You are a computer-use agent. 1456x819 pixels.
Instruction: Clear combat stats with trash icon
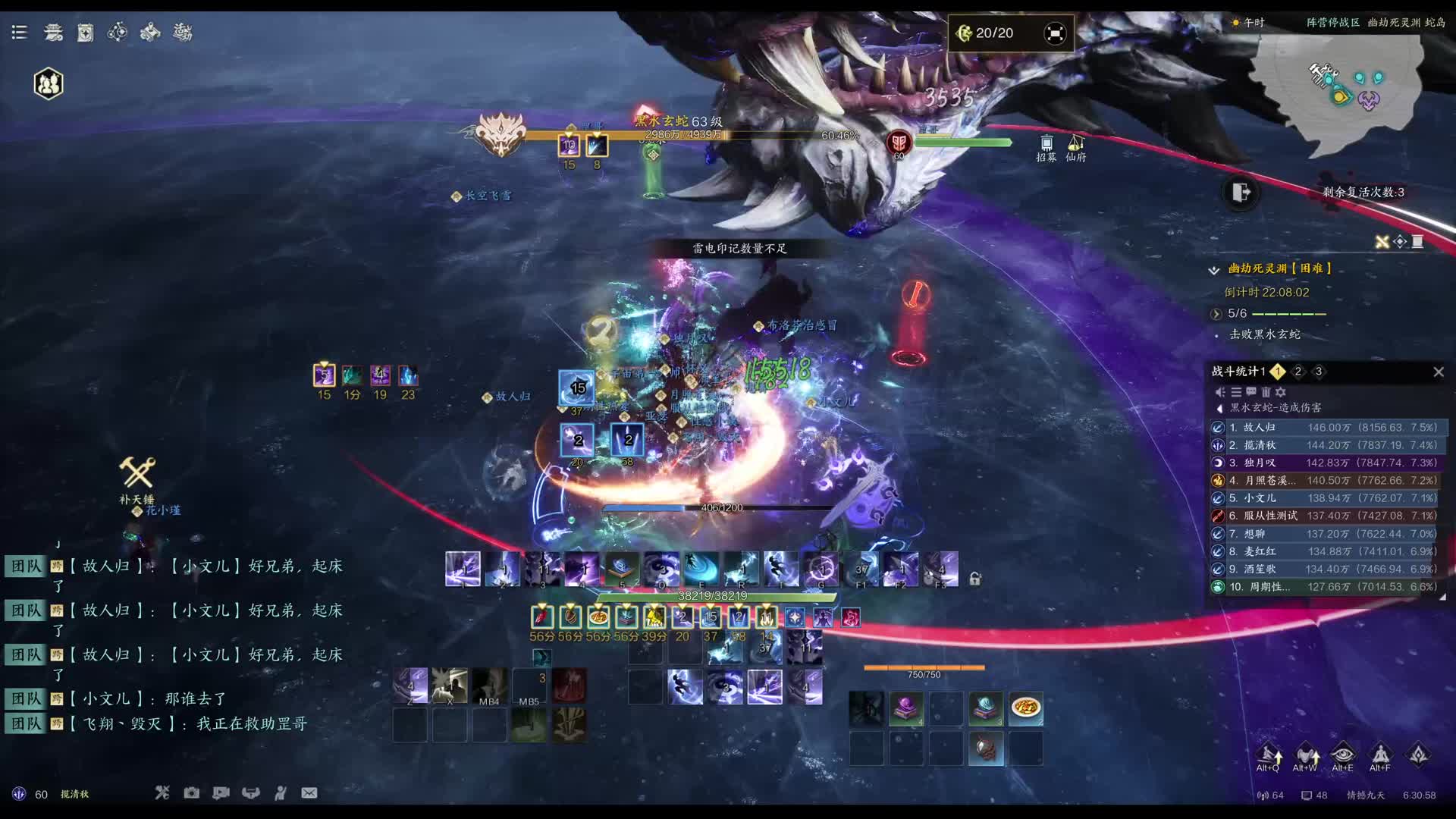(1266, 392)
